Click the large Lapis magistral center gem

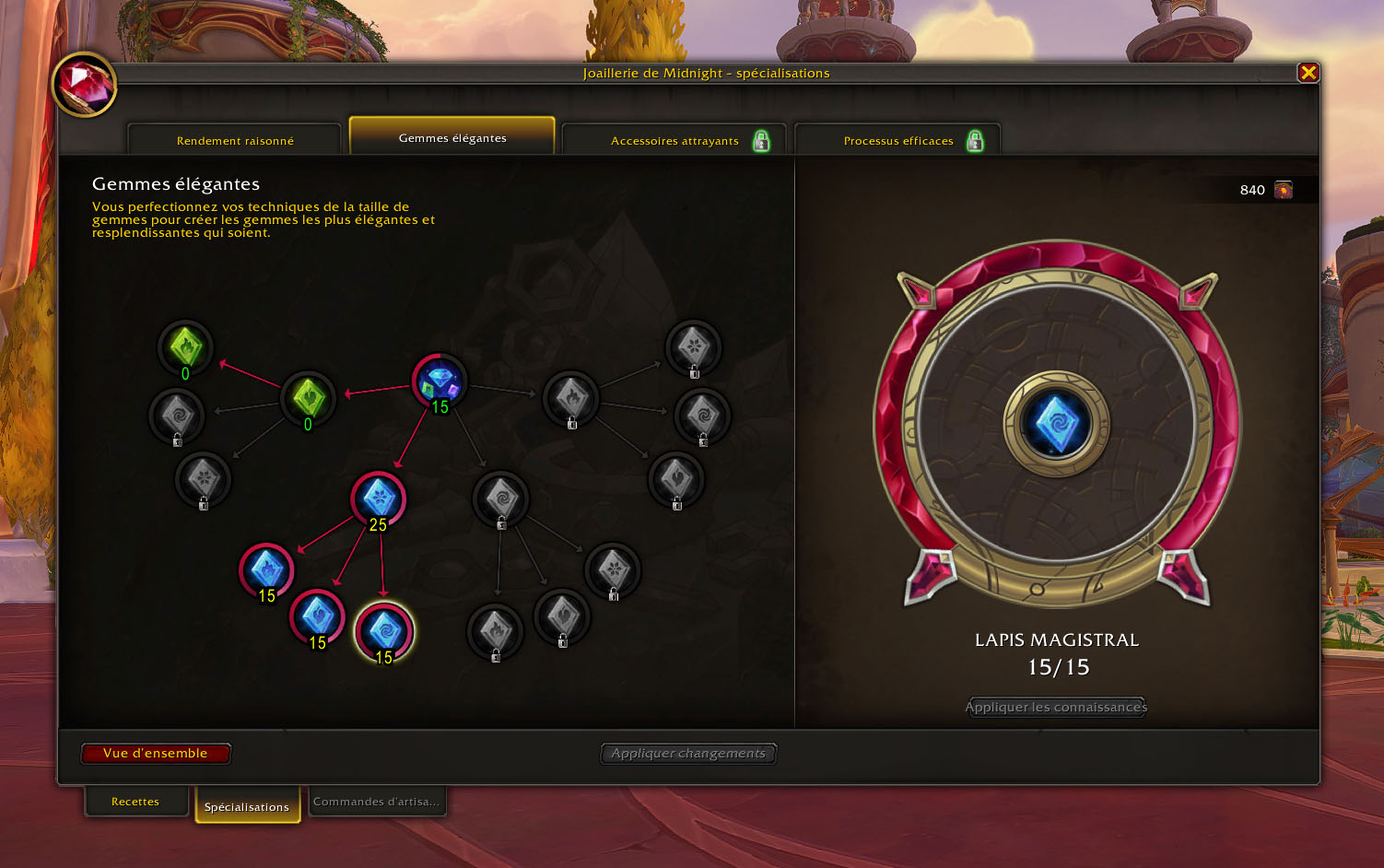coord(1056,424)
